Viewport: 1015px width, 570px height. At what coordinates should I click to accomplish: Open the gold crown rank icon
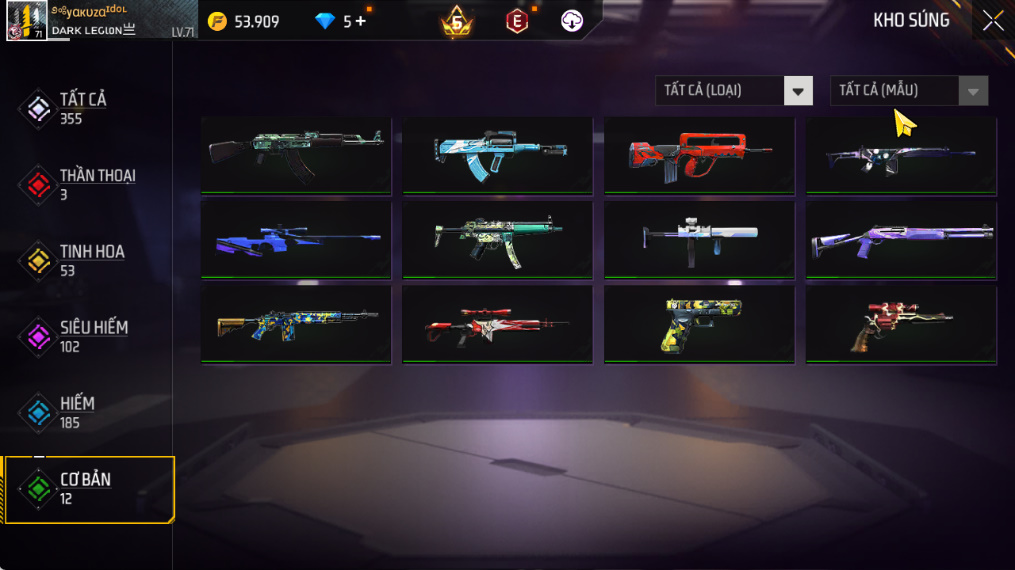point(457,21)
